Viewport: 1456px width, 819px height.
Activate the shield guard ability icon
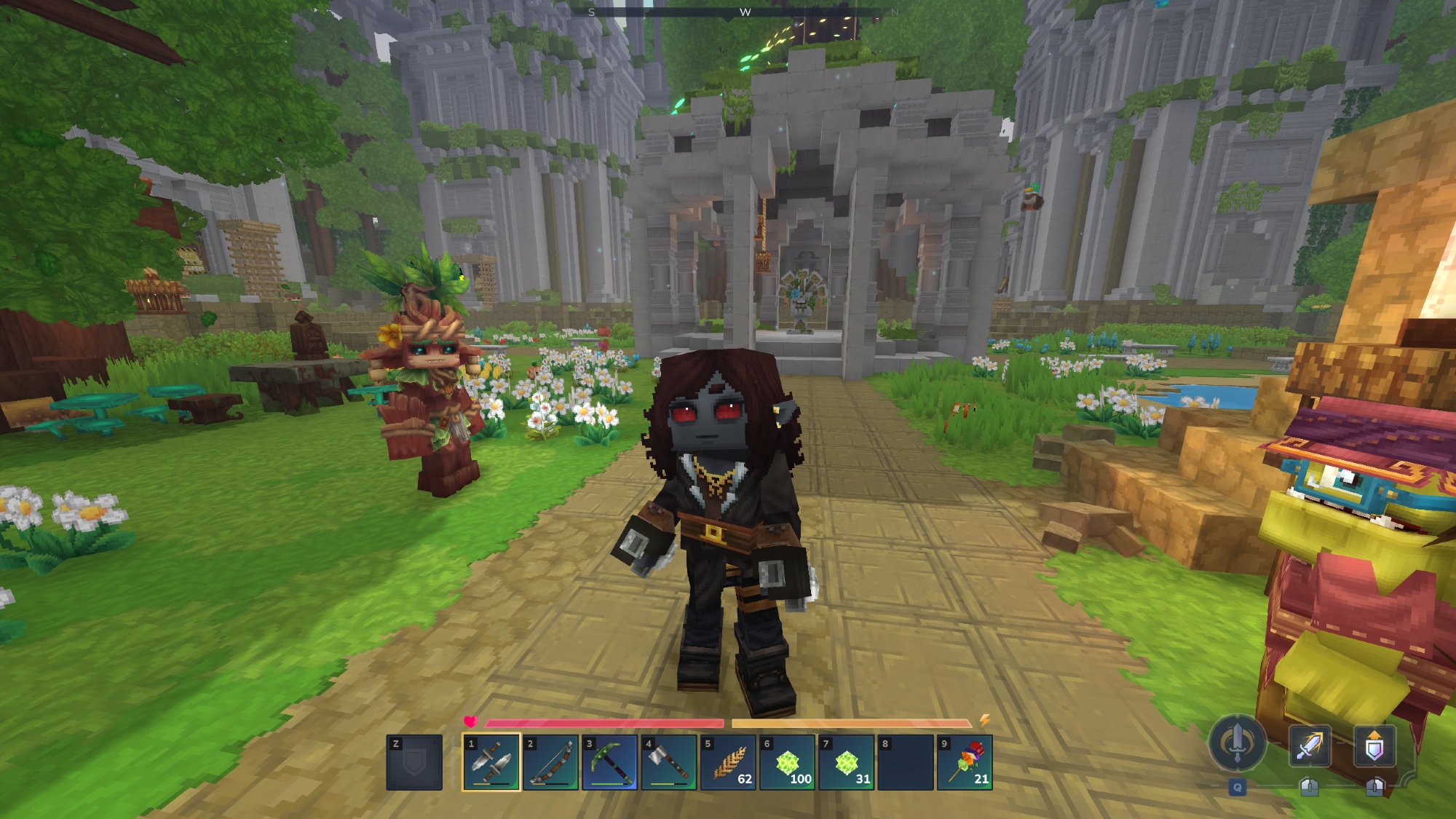point(1374,746)
